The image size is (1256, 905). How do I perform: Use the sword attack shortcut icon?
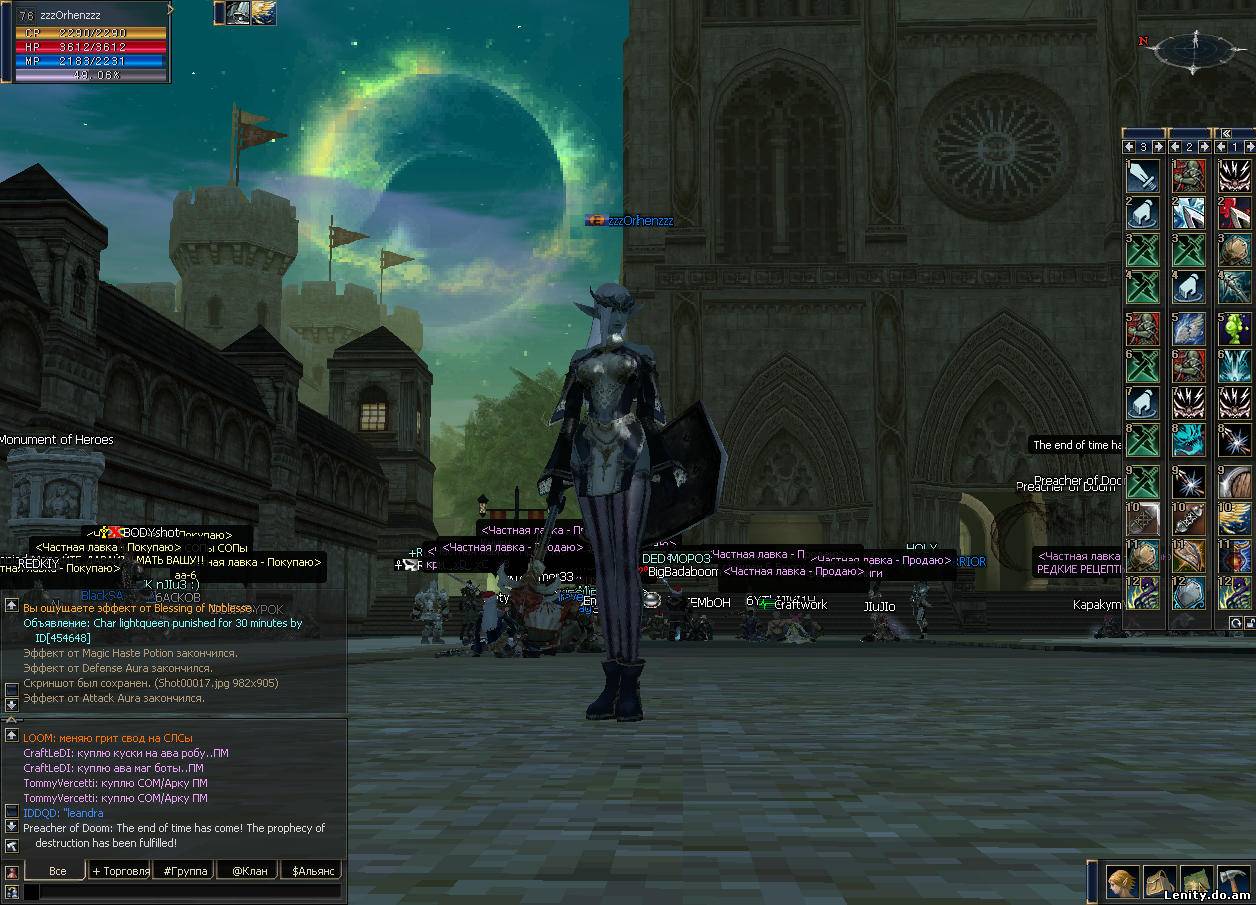[x=1143, y=175]
